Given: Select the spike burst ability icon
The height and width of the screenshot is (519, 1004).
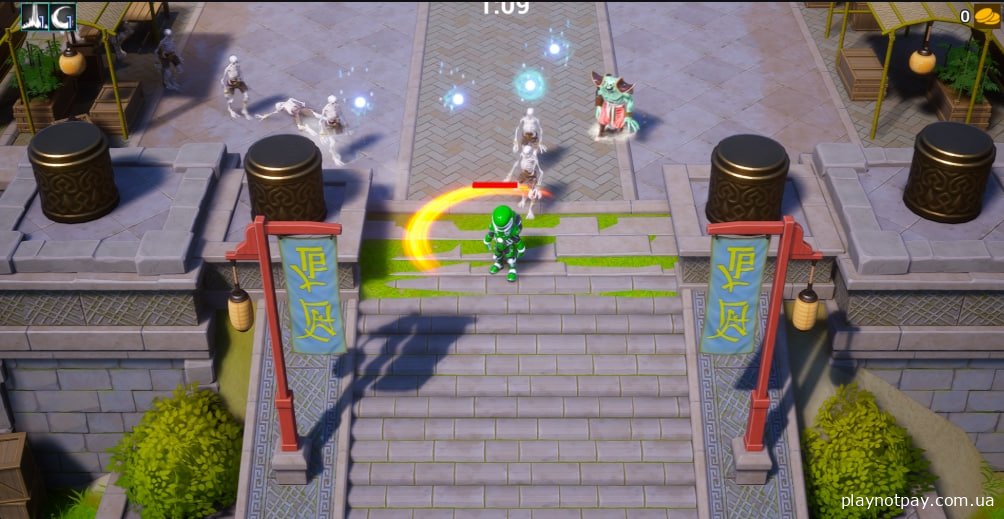Looking at the screenshot, I should click(35, 16).
